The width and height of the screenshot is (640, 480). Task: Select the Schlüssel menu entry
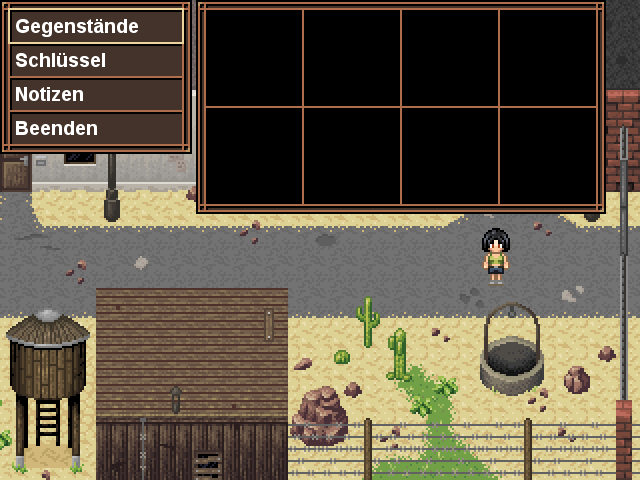pos(96,60)
